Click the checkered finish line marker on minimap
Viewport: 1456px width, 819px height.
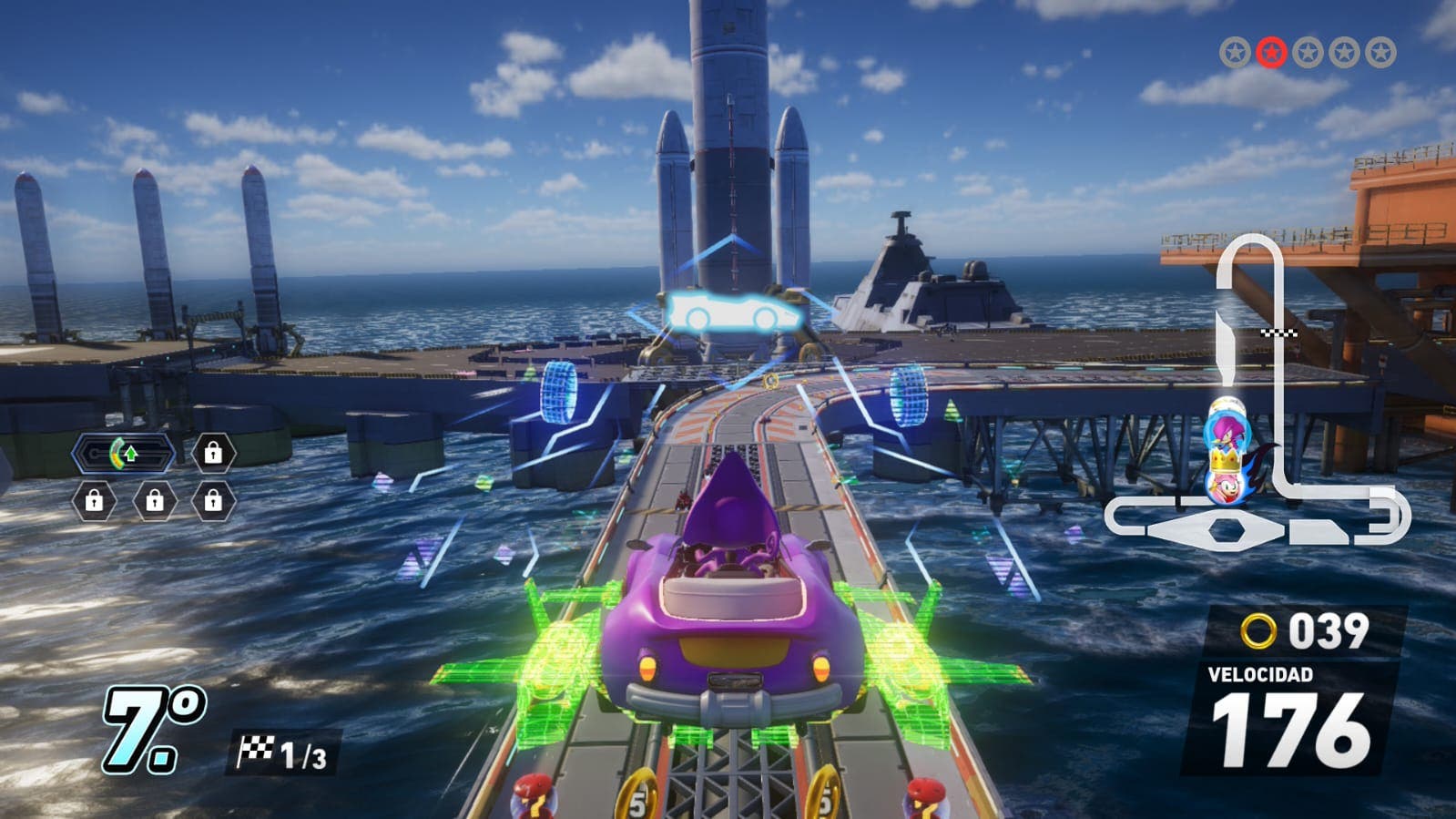pos(1278,333)
